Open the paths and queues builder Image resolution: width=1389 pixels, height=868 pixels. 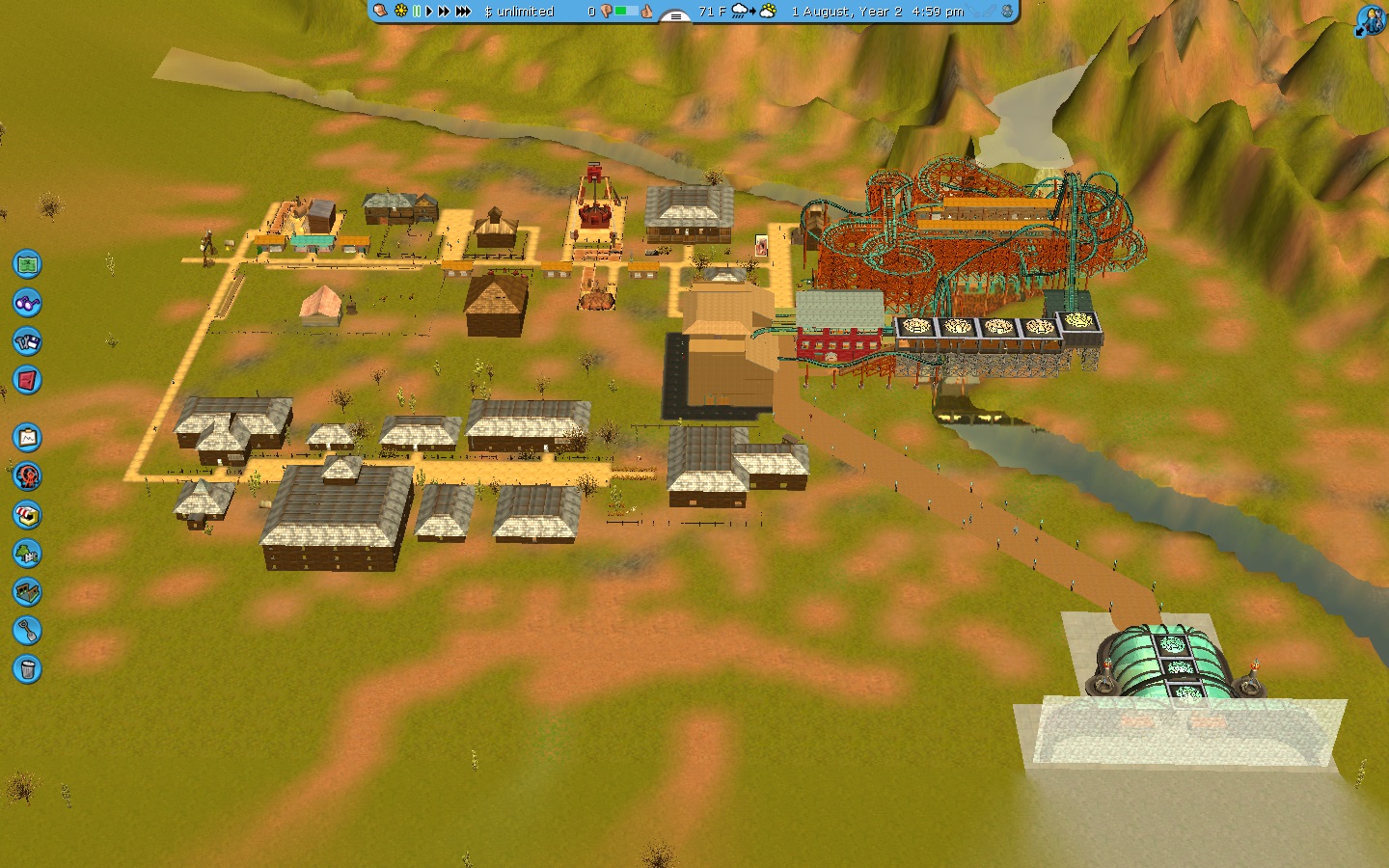(x=27, y=591)
